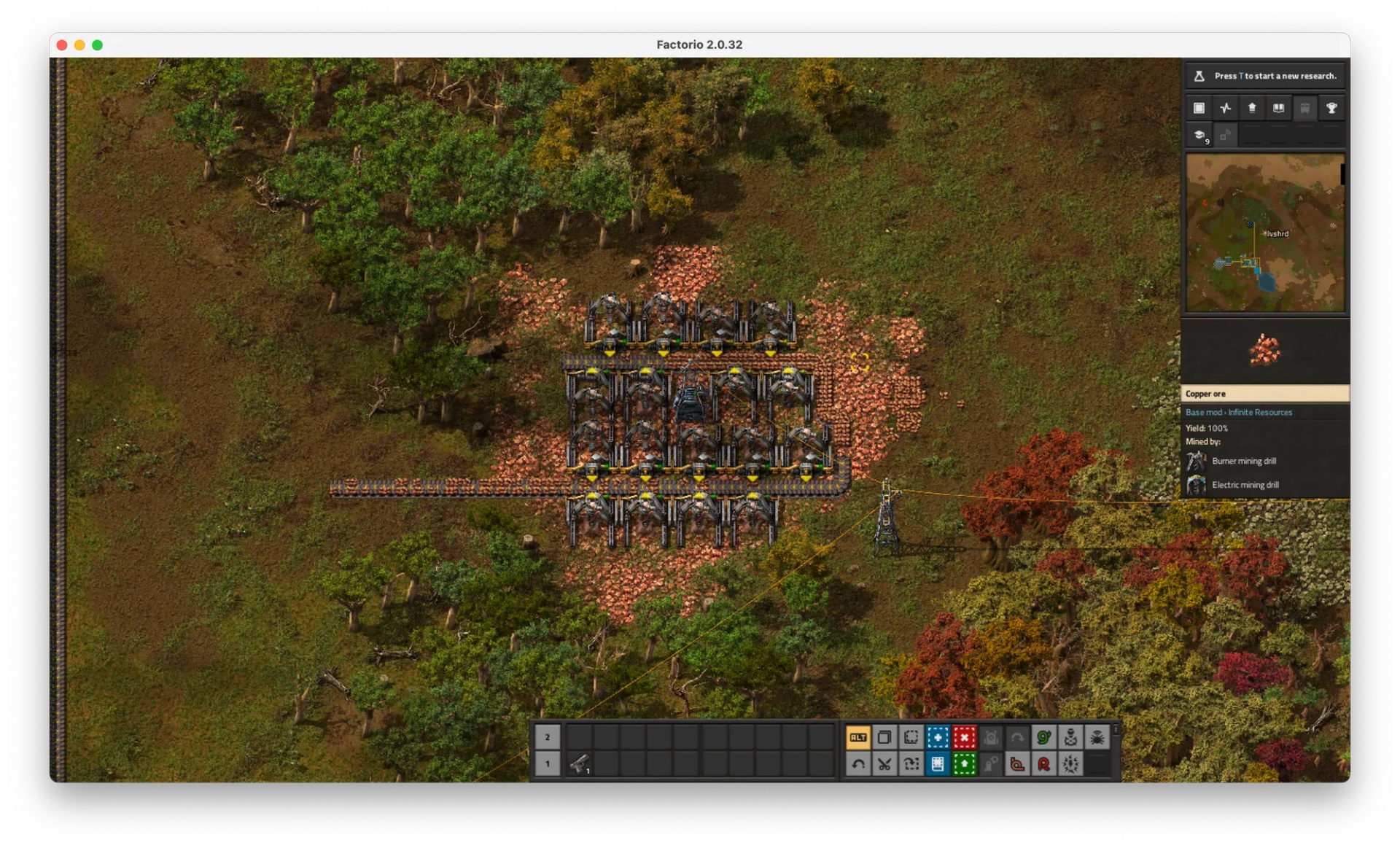Click the minimap

tap(1265, 233)
